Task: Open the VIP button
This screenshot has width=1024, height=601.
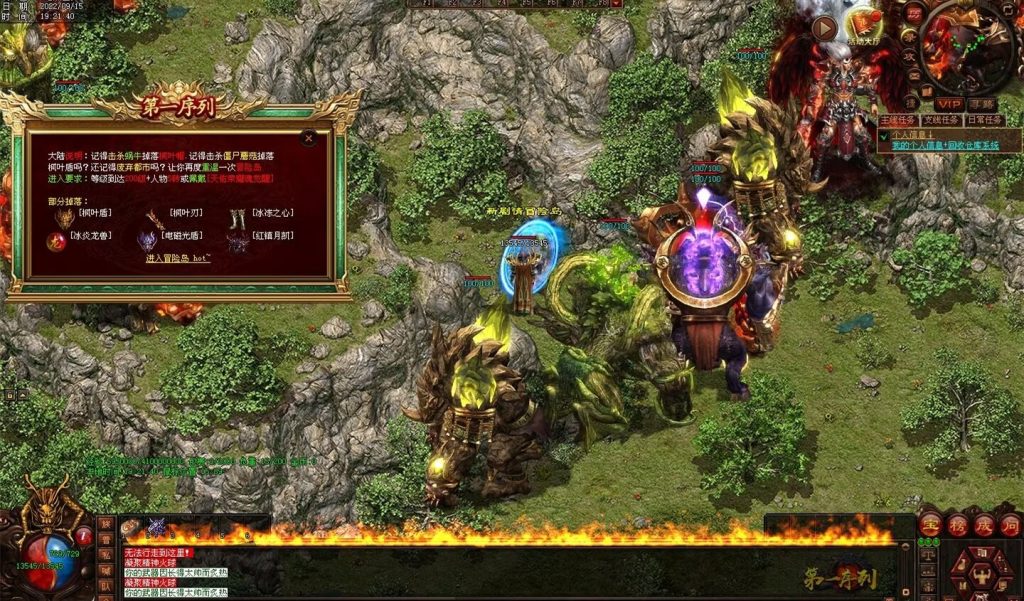Action: (x=948, y=104)
